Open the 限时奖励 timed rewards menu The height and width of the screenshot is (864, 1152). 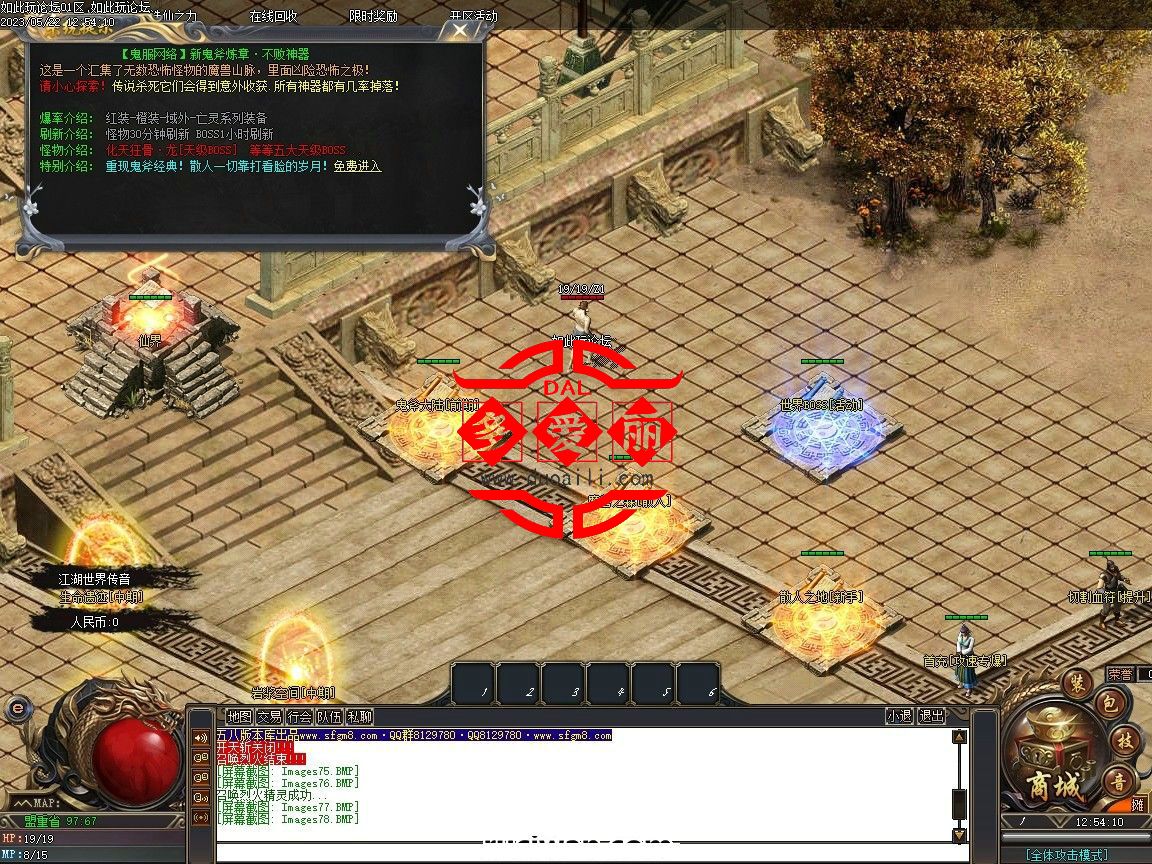pyautogui.click(x=373, y=16)
